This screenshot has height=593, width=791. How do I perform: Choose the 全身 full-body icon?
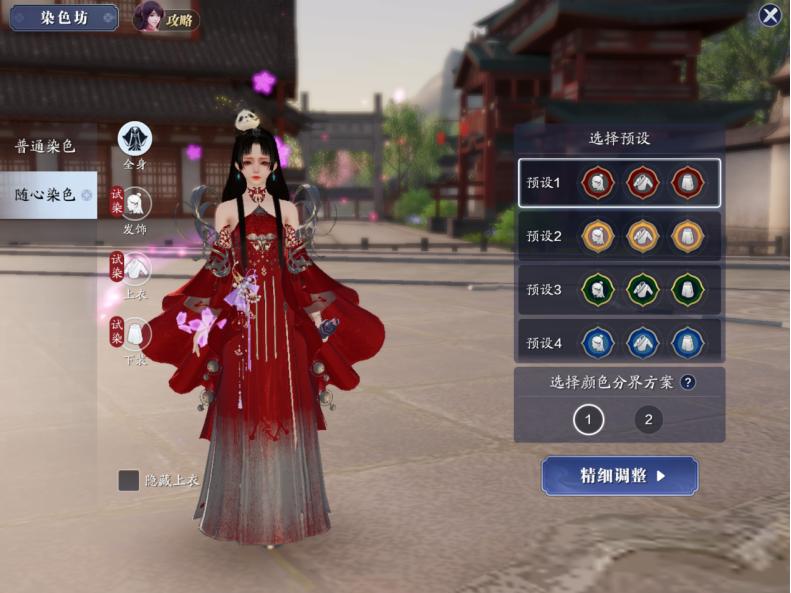[135, 138]
